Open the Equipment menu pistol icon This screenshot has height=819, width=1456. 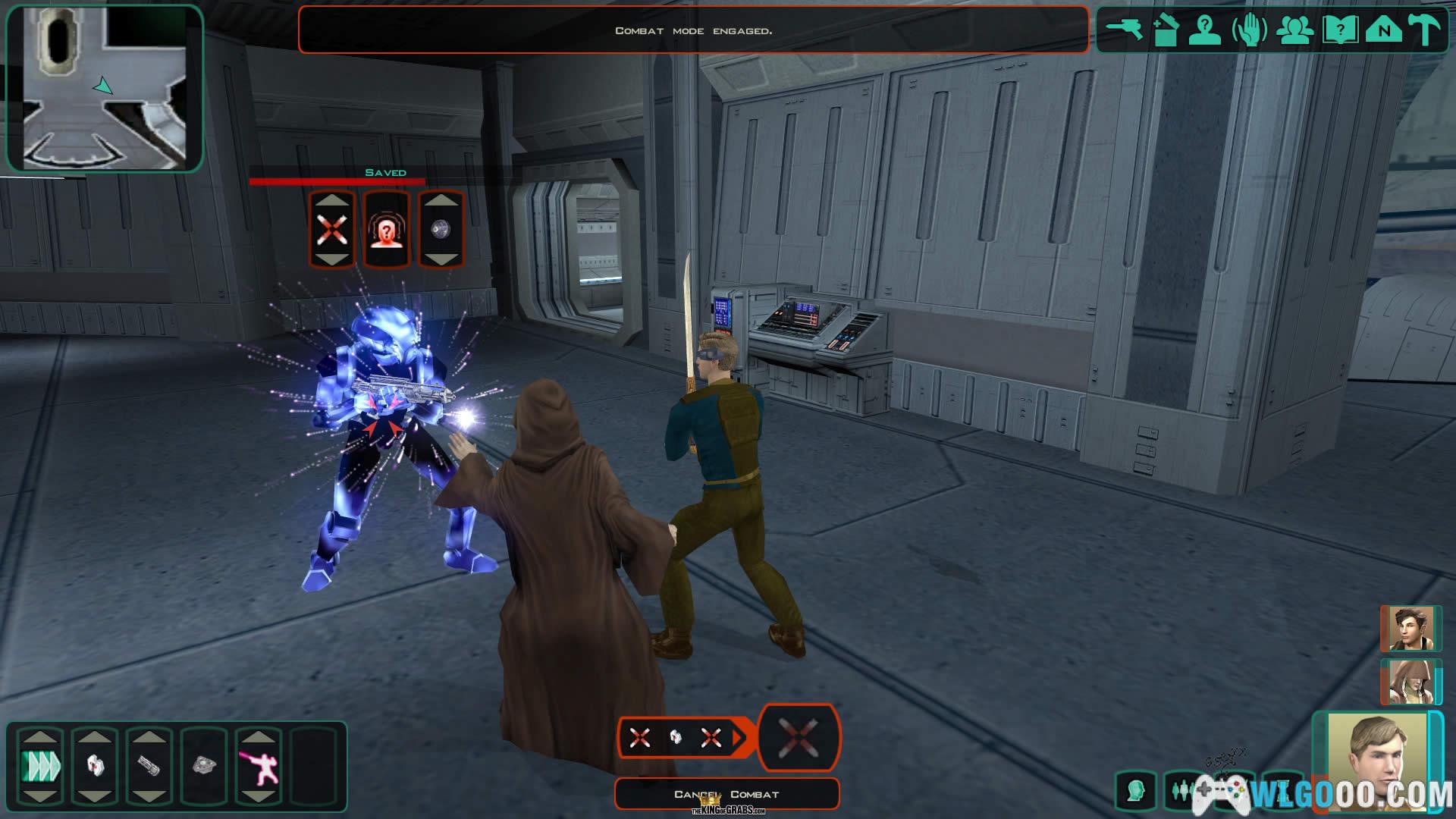click(1124, 30)
